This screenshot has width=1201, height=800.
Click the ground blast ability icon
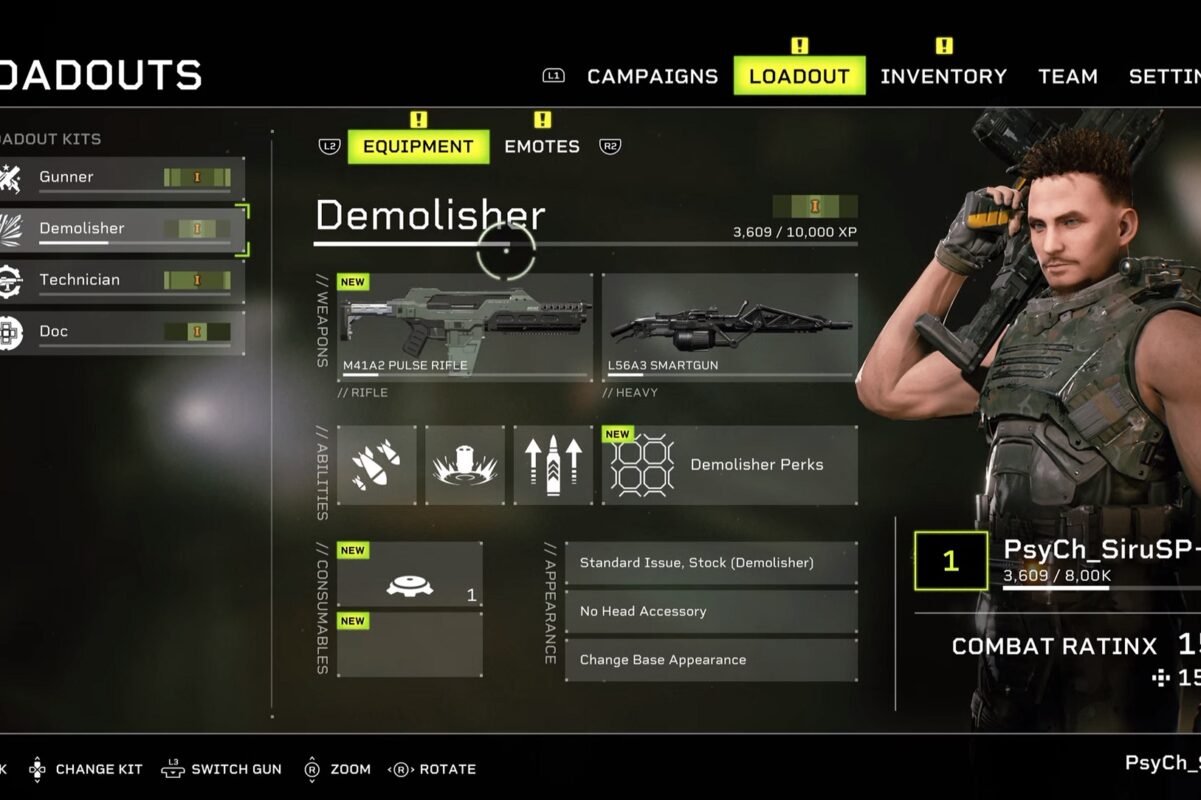[x=465, y=465]
